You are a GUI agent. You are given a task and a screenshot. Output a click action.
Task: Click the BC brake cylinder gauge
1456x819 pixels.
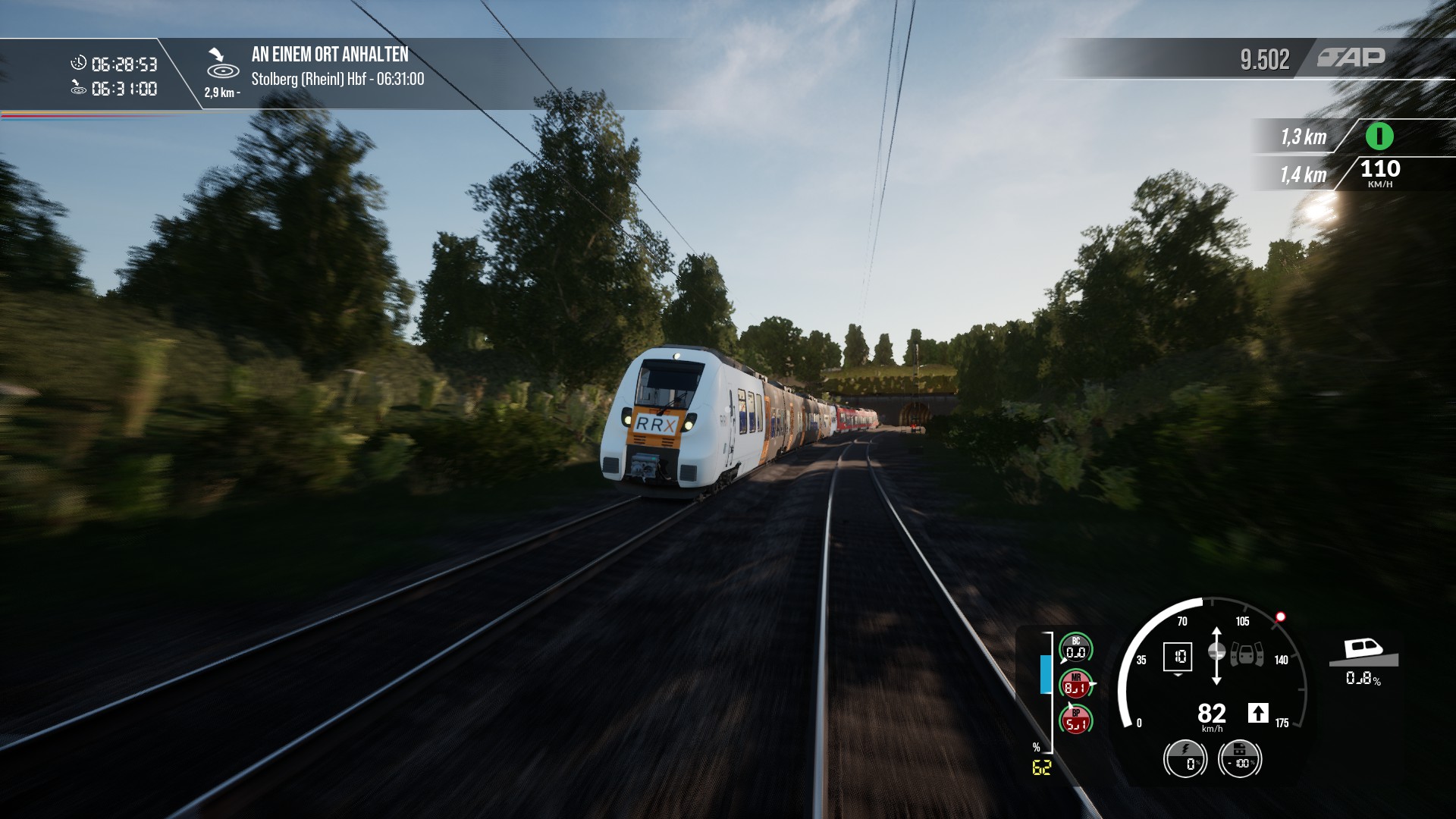tap(1075, 648)
